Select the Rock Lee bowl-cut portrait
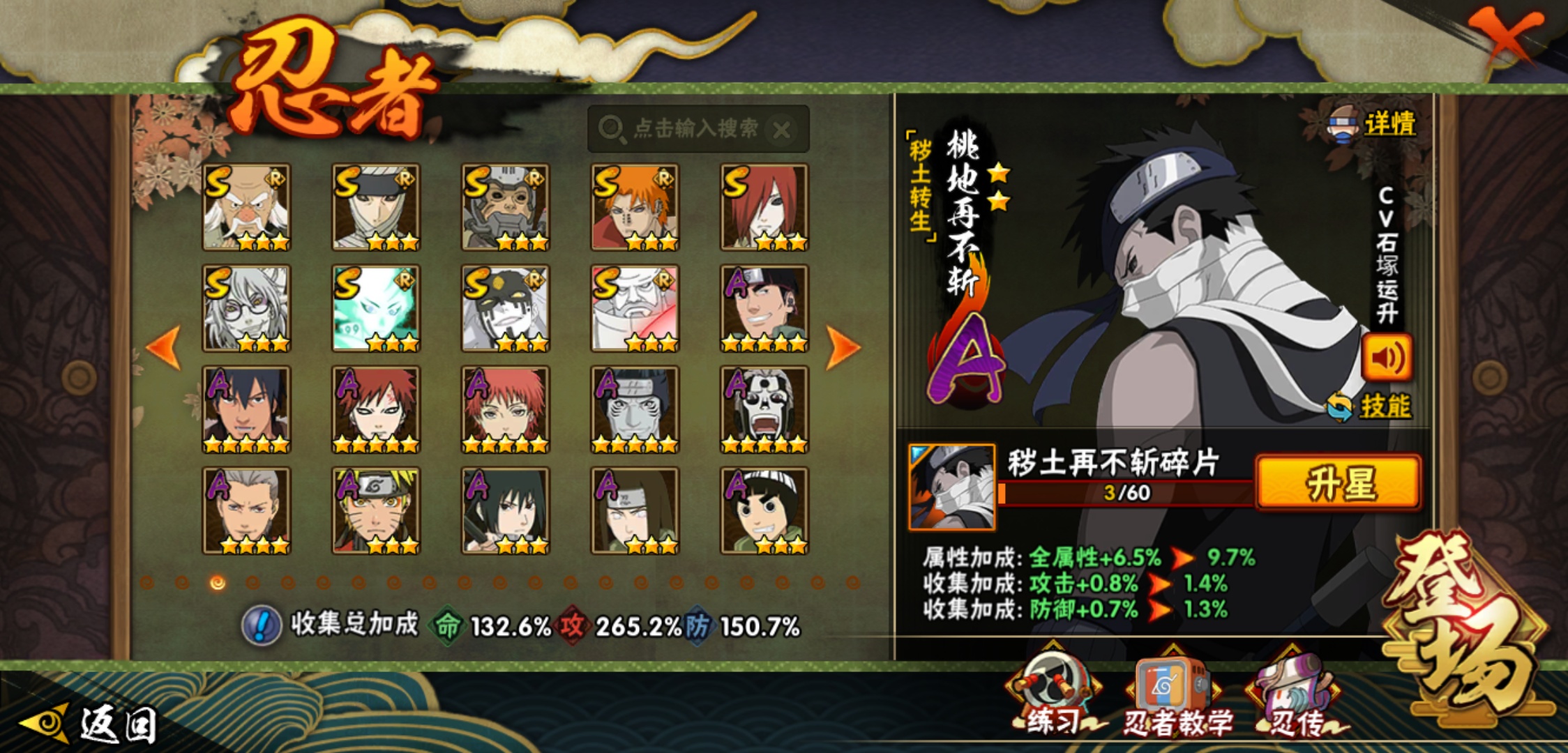The width and height of the screenshot is (1568, 753). (x=764, y=511)
